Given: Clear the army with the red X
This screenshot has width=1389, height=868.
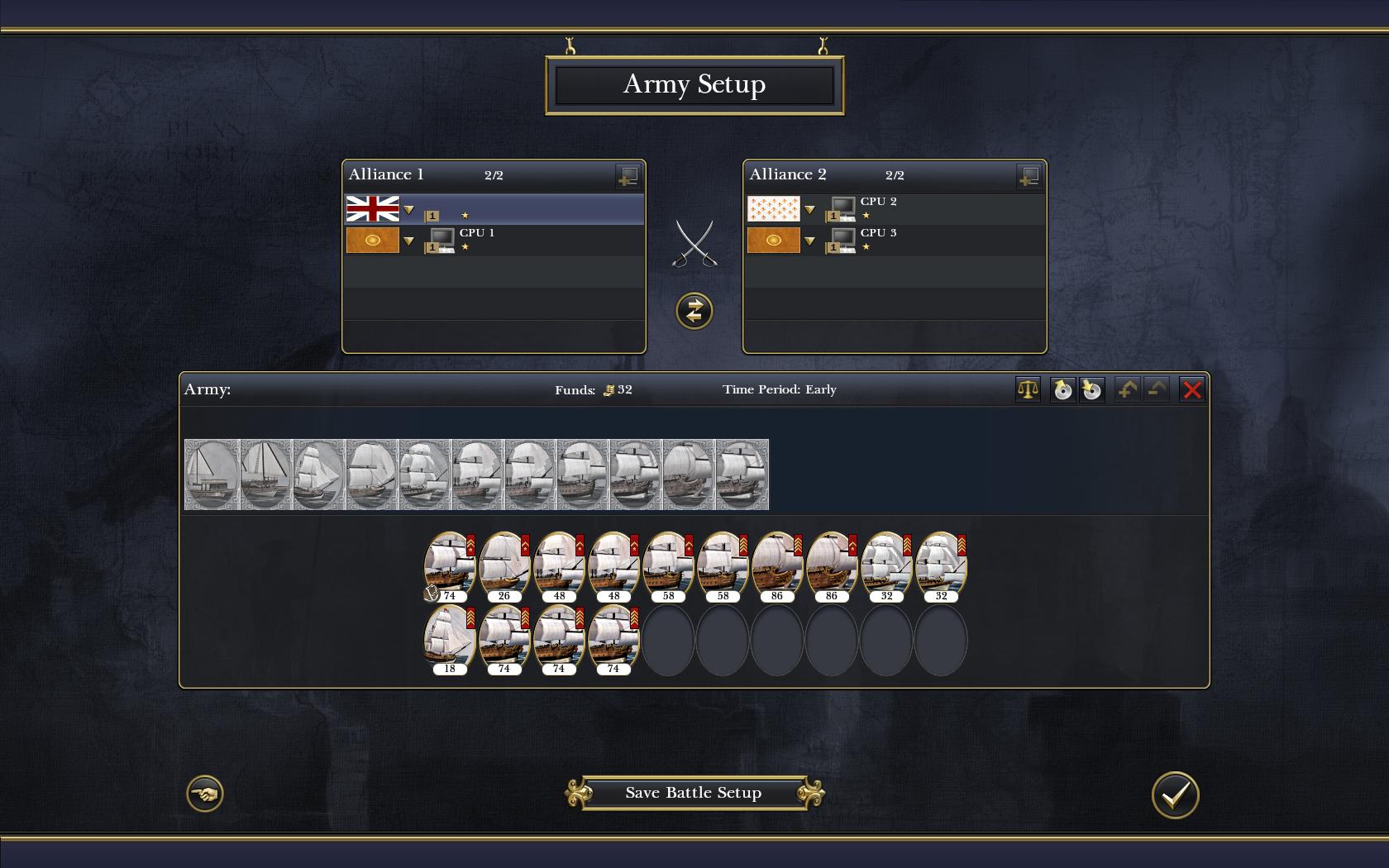Looking at the screenshot, I should pyautogui.click(x=1191, y=389).
